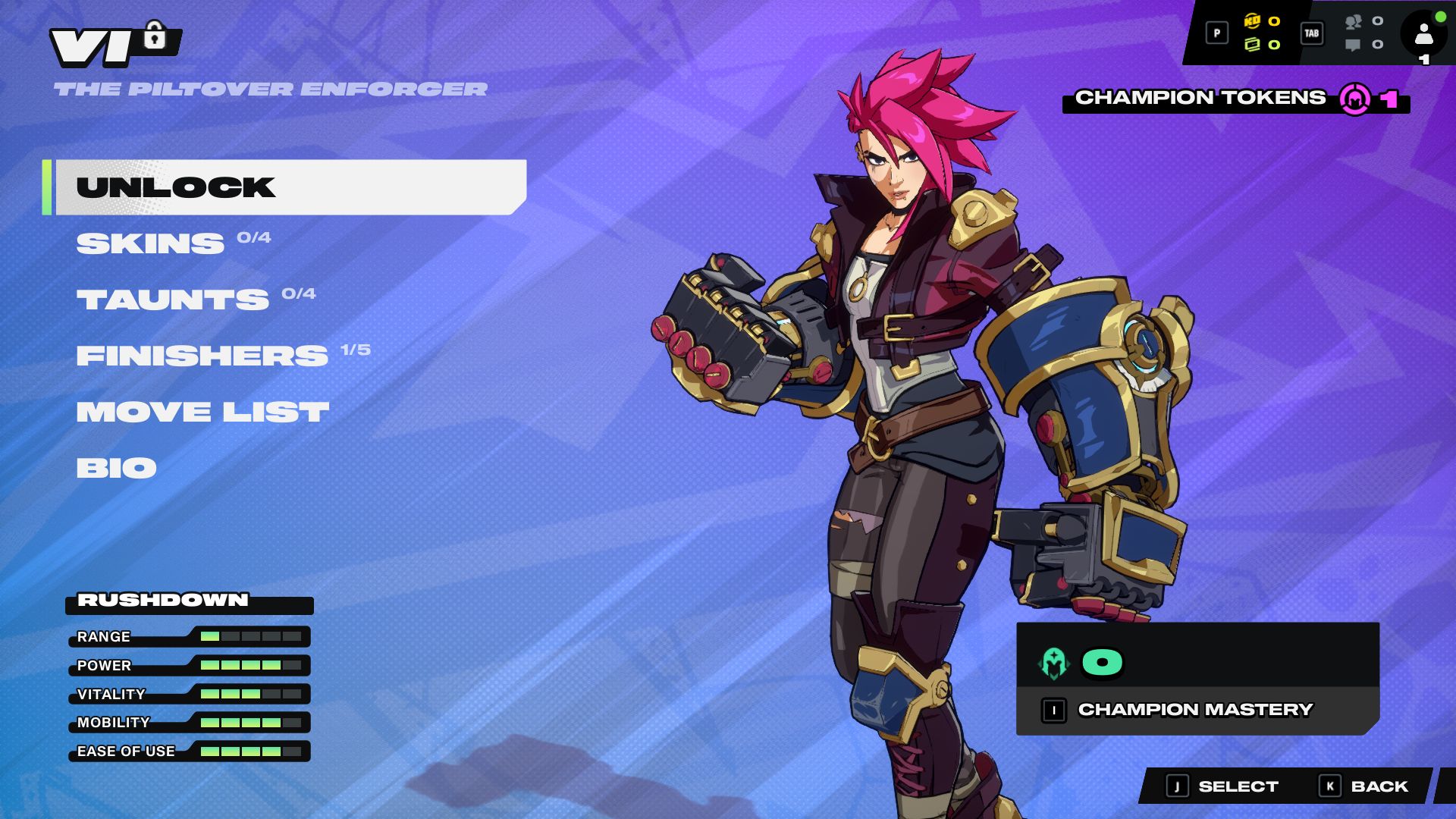Image resolution: width=1456 pixels, height=819 pixels.
Task: Open the Champion Mastery panel
Action: 1196,710
